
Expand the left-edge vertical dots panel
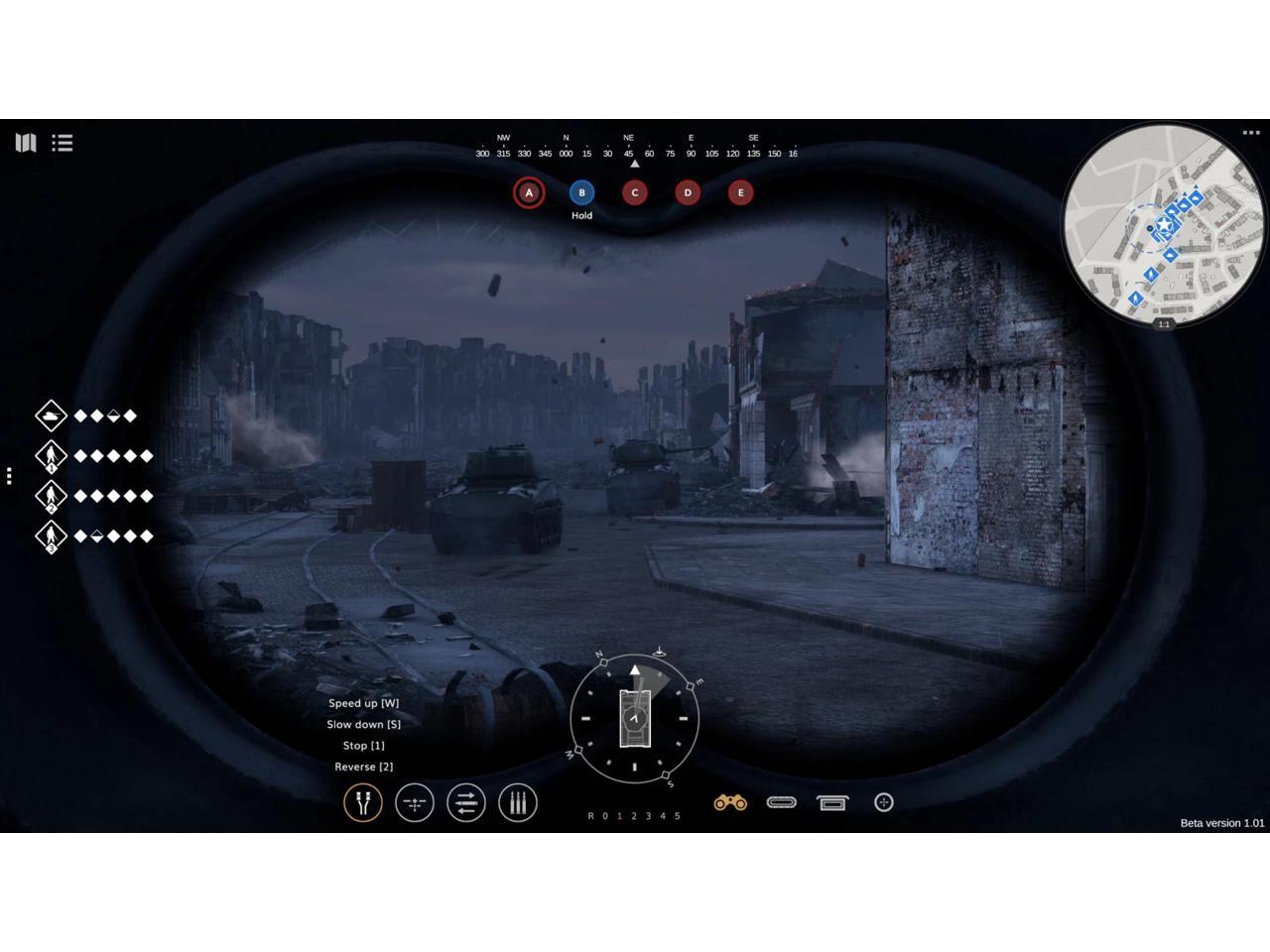(x=9, y=476)
